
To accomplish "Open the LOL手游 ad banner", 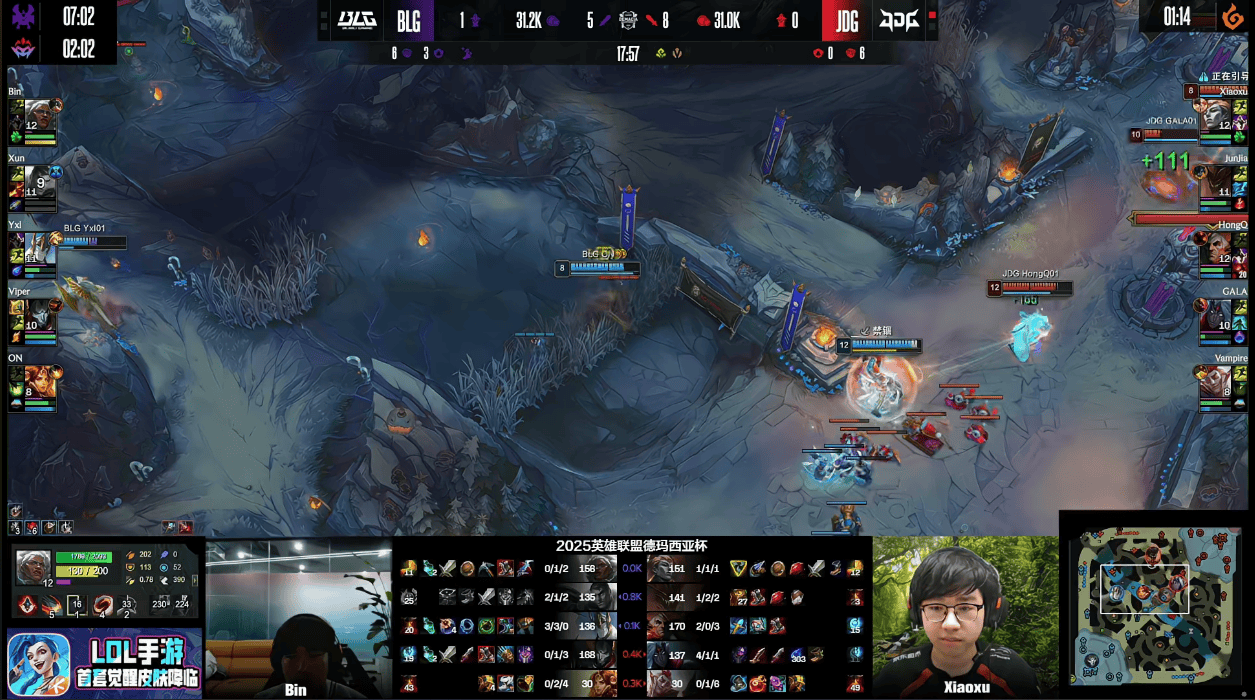I will [104, 663].
